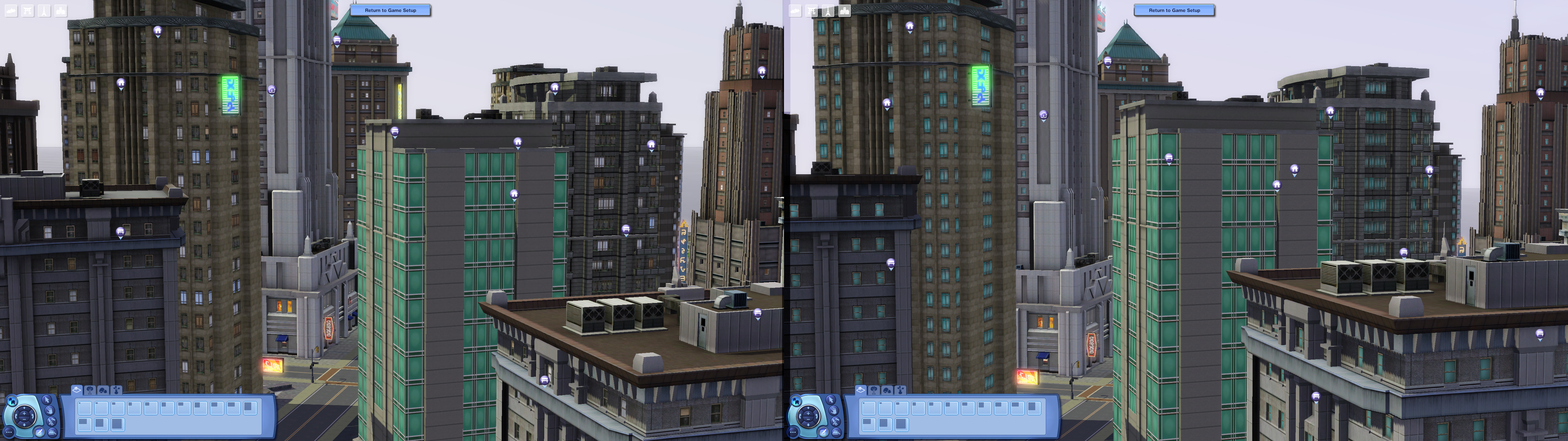
Task: Click the zoom-in plus control on the camera dial
Action: coord(24,413)
